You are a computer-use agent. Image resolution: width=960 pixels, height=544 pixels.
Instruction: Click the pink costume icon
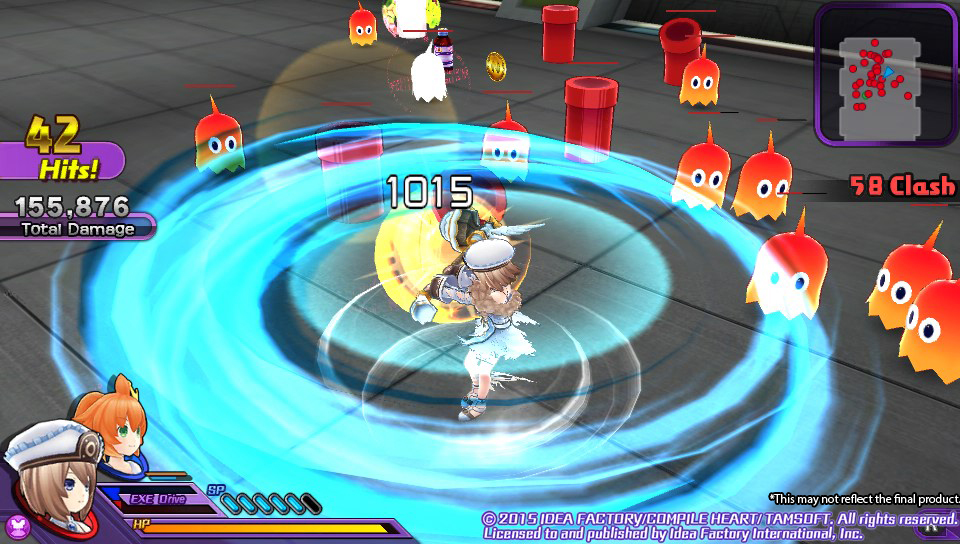coord(17,526)
